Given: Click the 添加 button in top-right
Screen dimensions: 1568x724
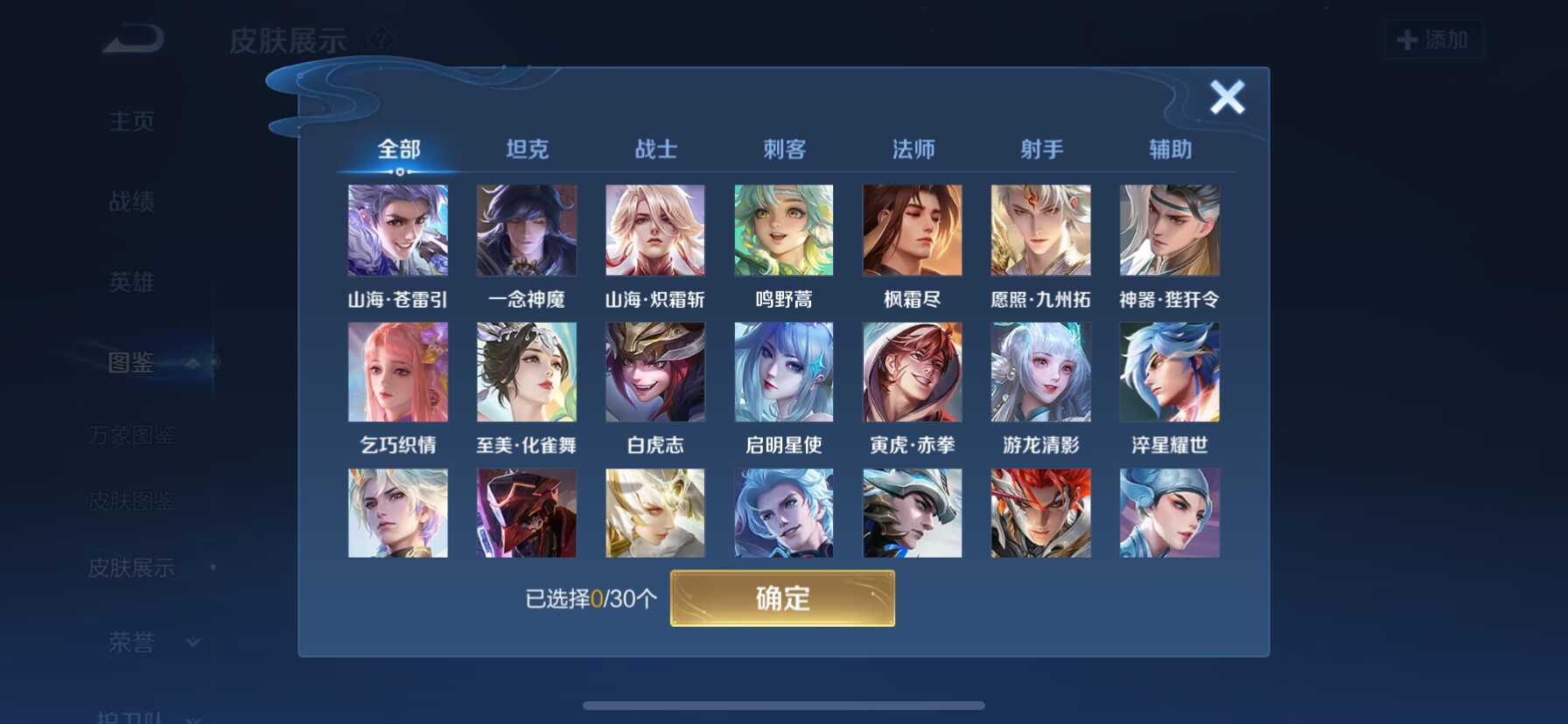Looking at the screenshot, I should 1434,39.
